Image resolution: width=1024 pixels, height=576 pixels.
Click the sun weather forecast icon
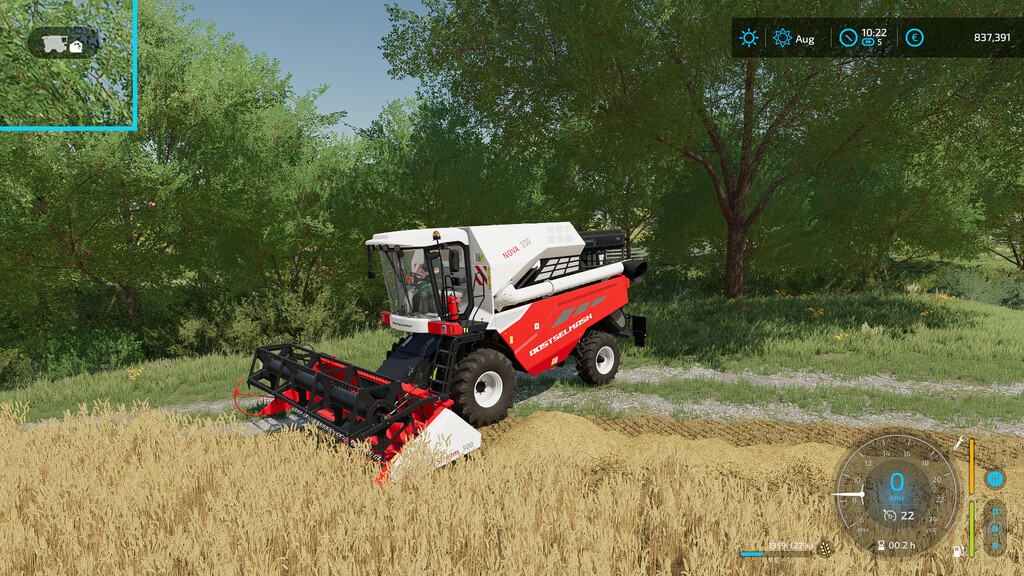[749, 38]
